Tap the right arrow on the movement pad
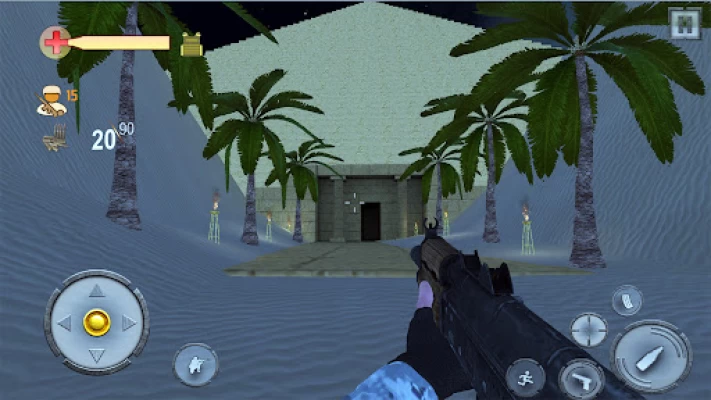The height and width of the screenshot is (400, 711). pyautogui.click(x=128, y=323)
